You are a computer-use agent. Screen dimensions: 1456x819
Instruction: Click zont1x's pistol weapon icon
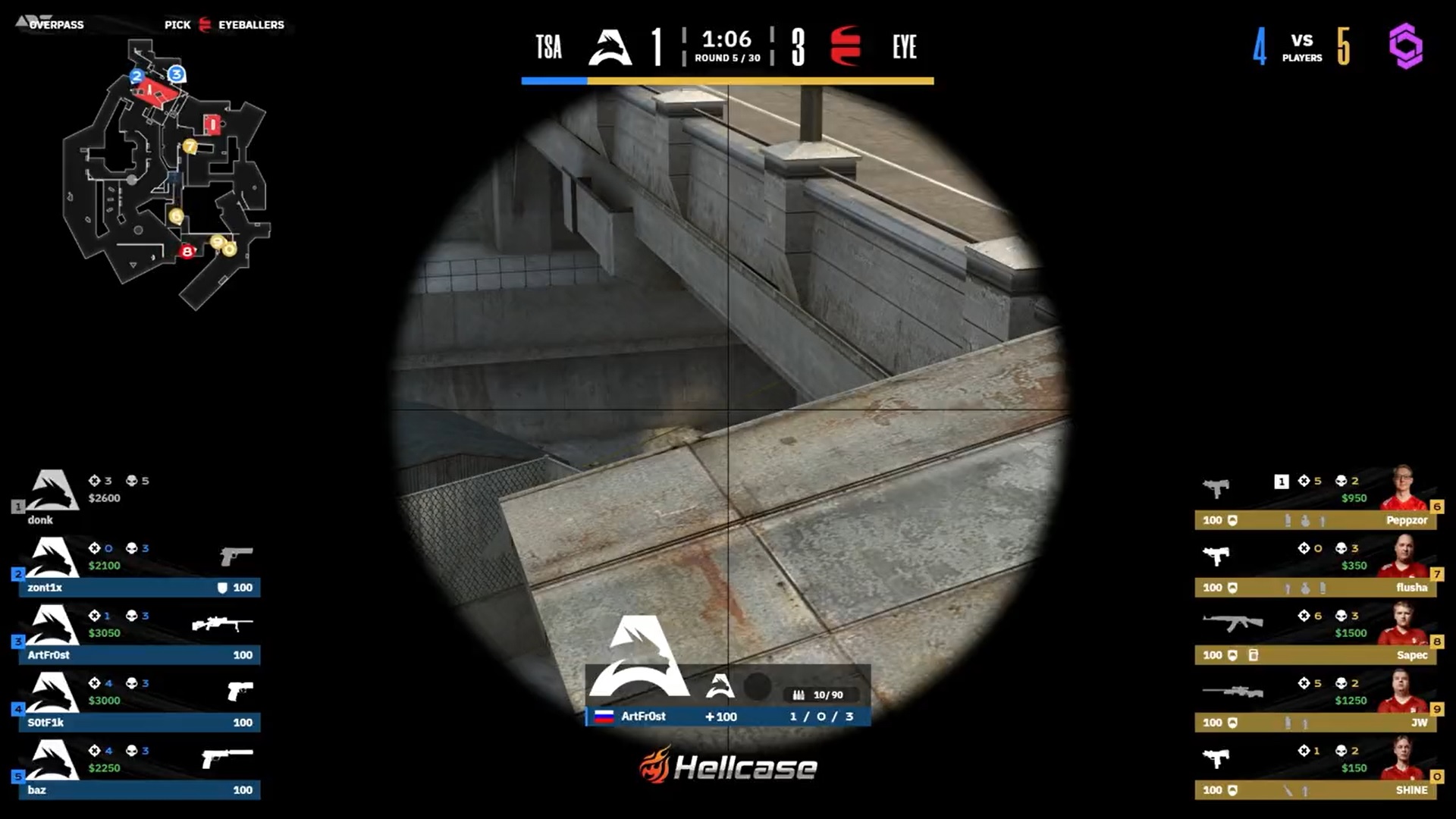coord(235,556)
